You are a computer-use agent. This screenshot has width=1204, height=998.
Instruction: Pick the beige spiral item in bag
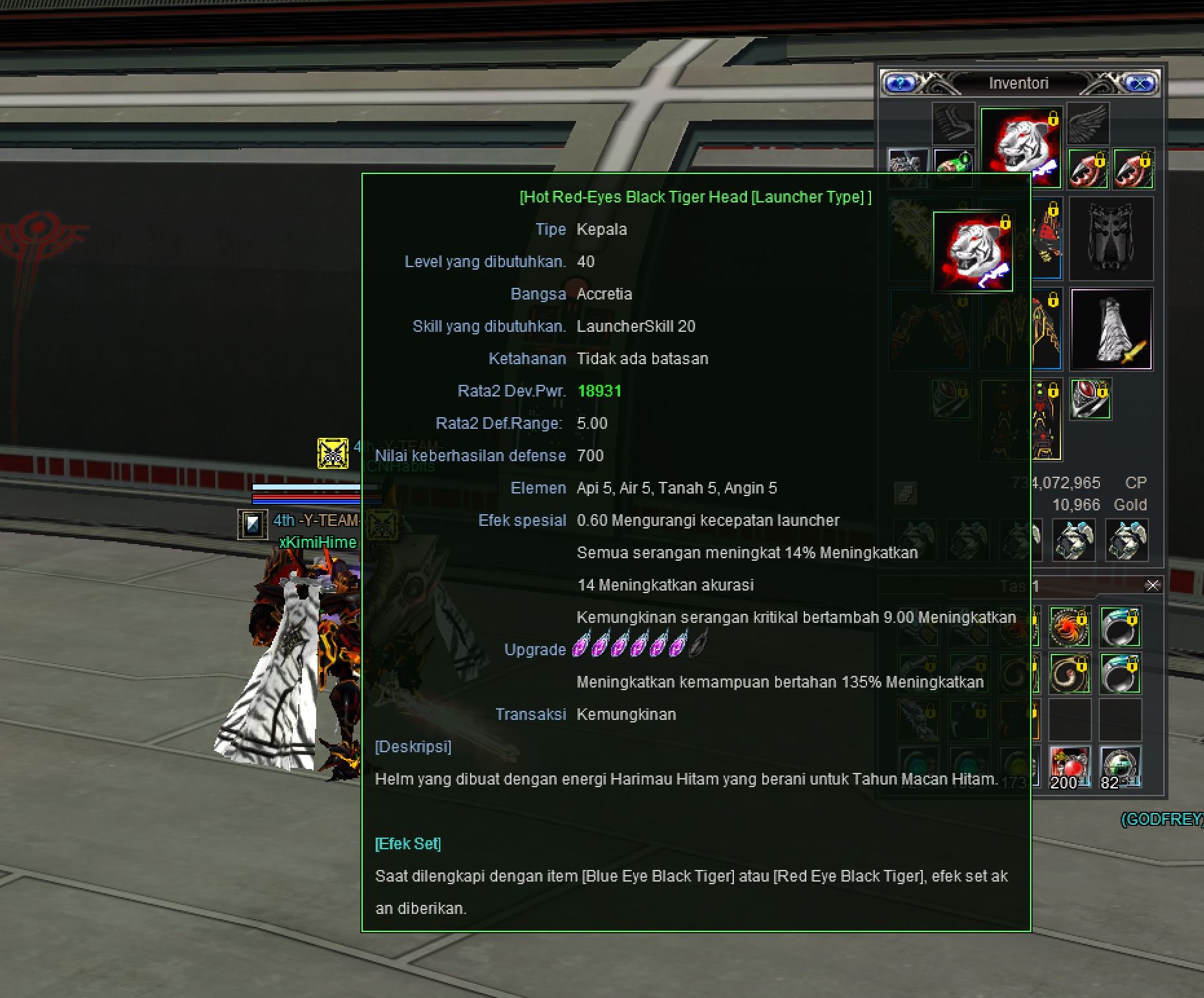(1070, 673)
